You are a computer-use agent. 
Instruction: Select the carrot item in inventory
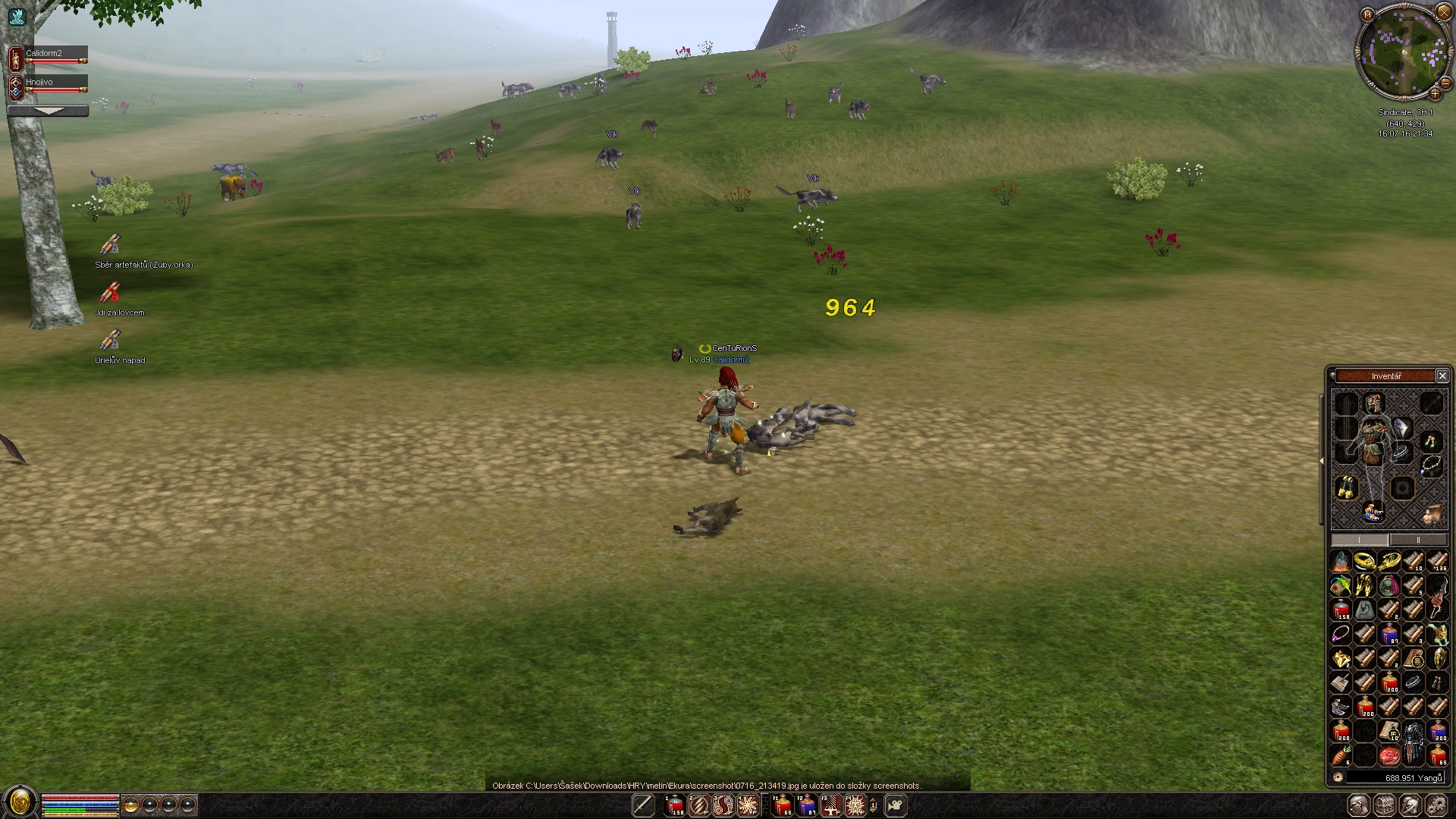(x=1341, y=755)
